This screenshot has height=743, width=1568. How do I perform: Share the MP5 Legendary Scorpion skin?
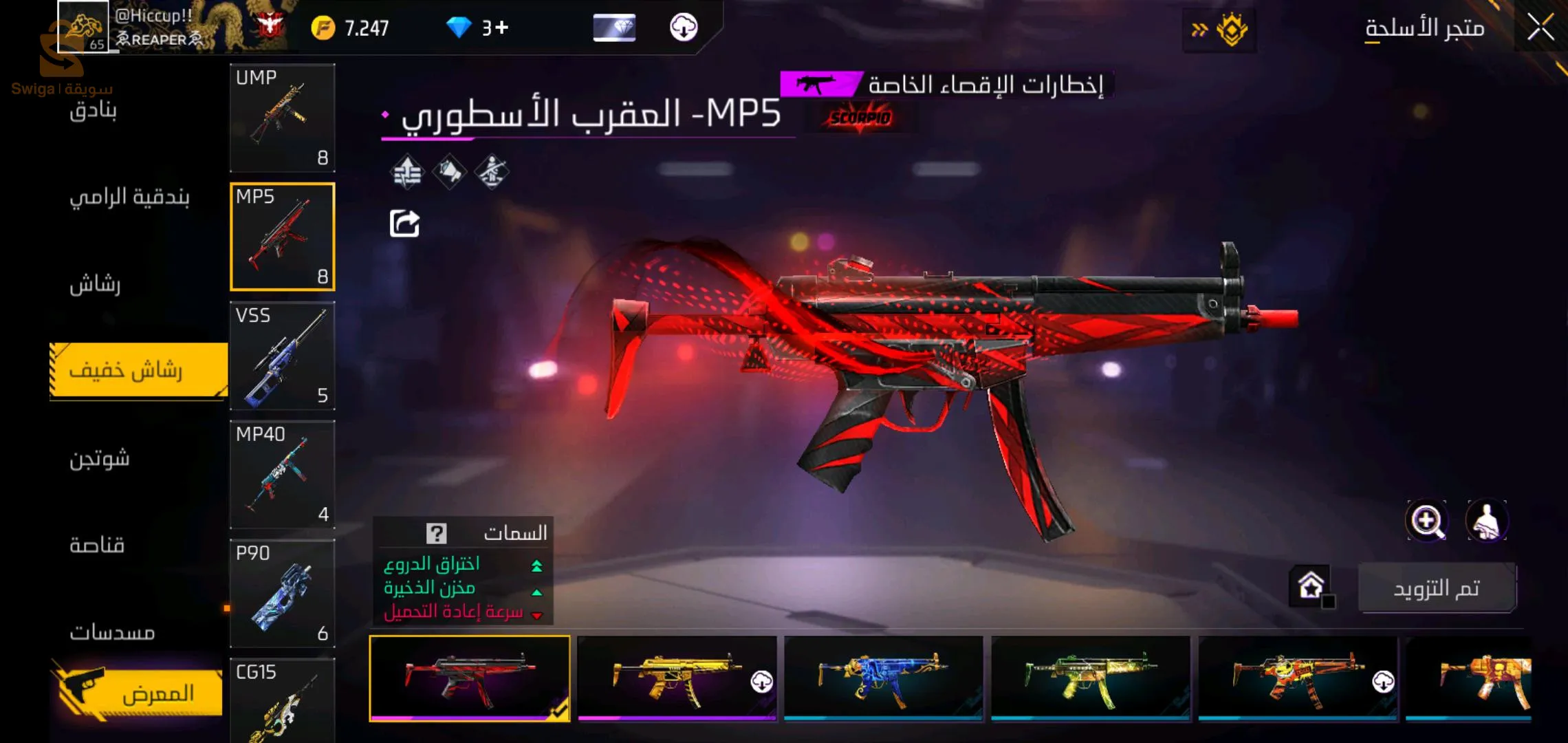406,222
